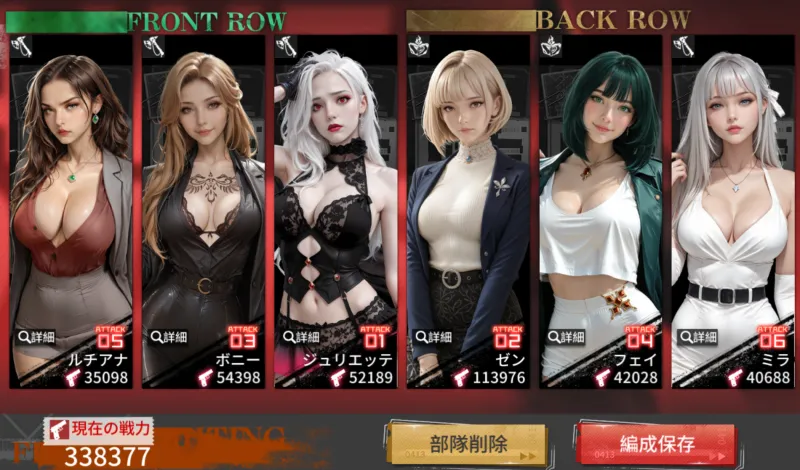The height and width of the screenshot is (470, 800).
Task: View 詳細 details for ジュリエッテ
Action: click(x=302, y=337)
